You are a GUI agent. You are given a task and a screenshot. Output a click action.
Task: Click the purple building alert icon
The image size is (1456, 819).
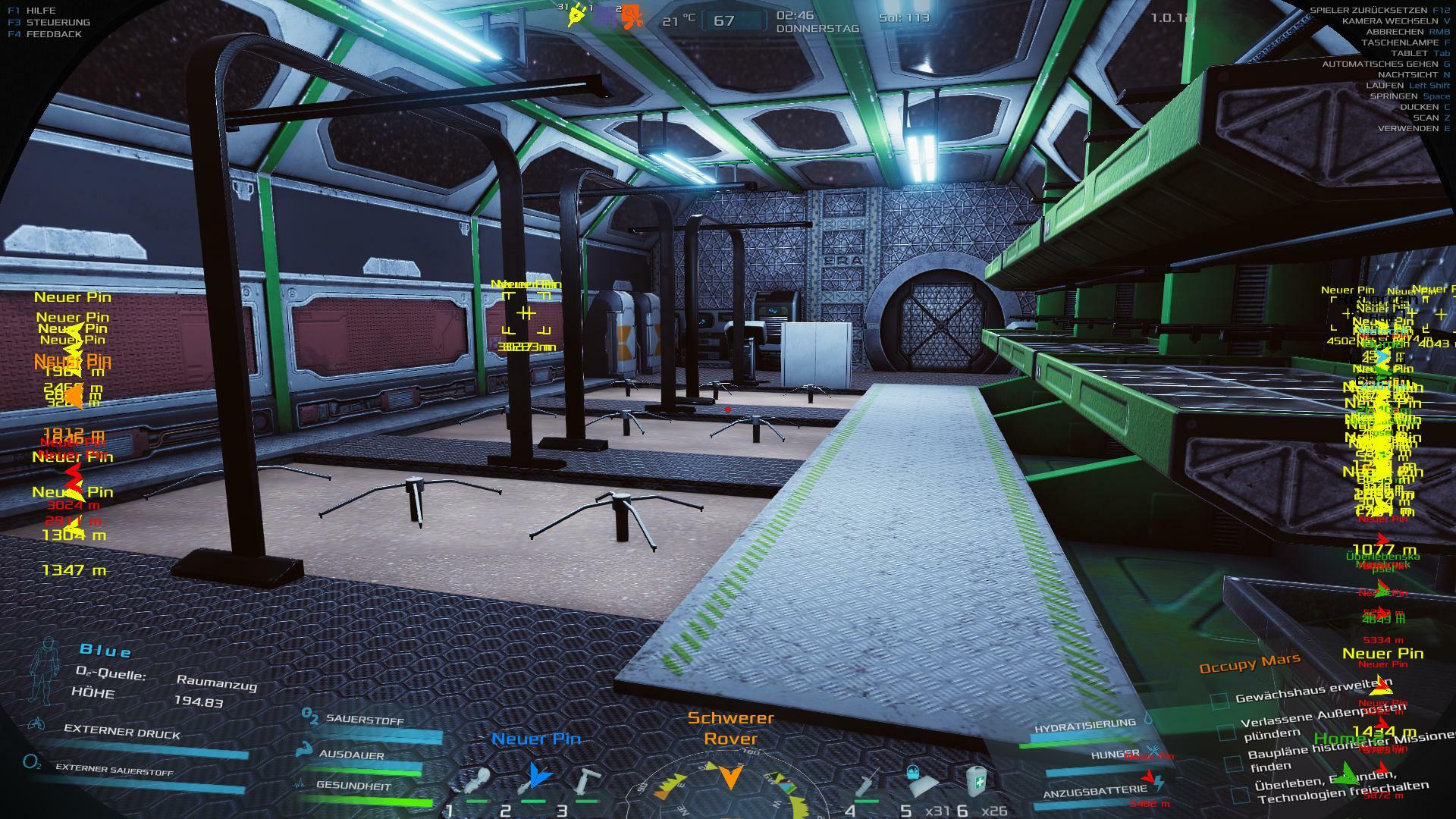pyautogui.click(x=604, y=17)
